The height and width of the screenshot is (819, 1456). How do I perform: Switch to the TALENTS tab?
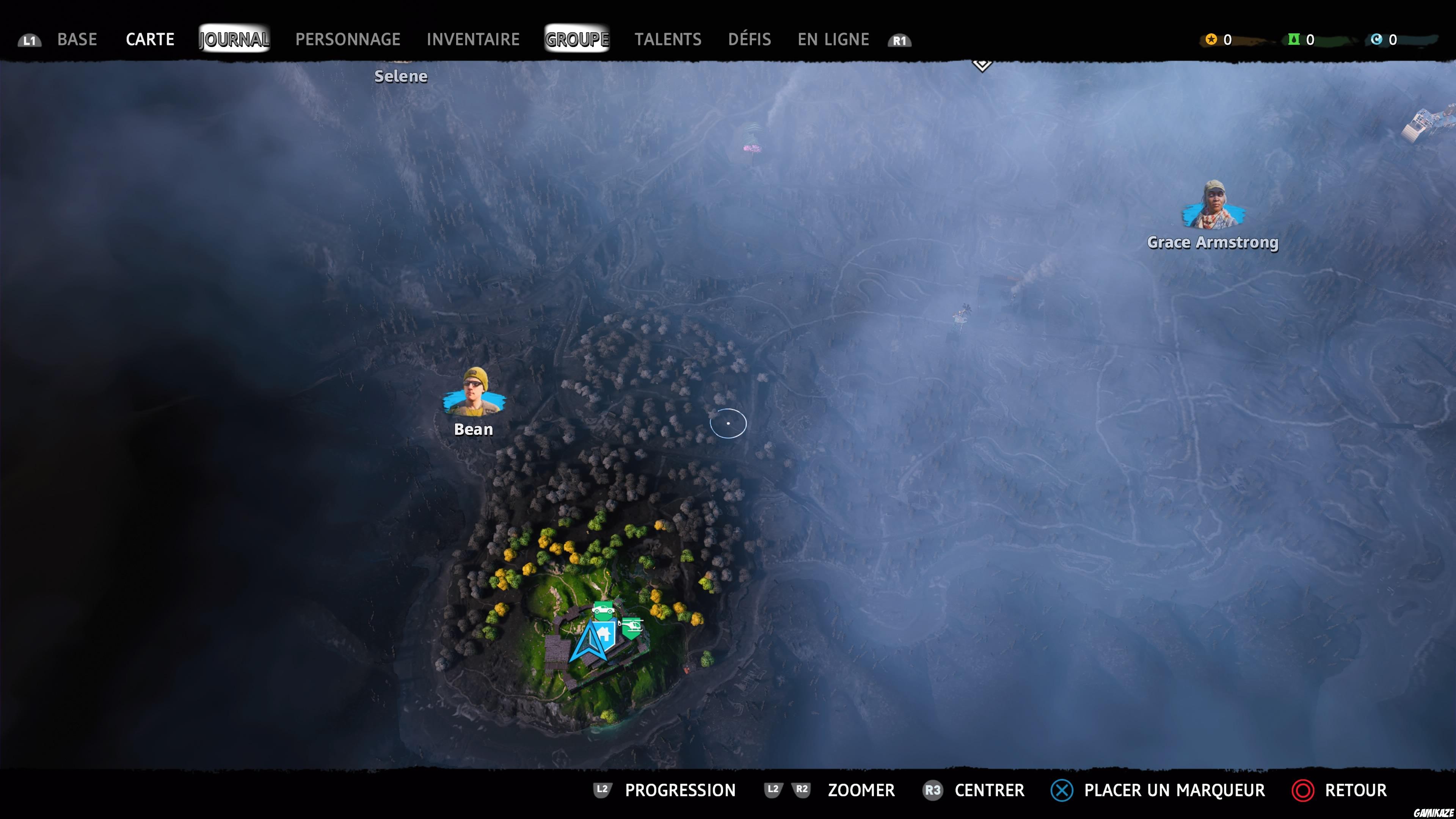click(x=668, y=39)
